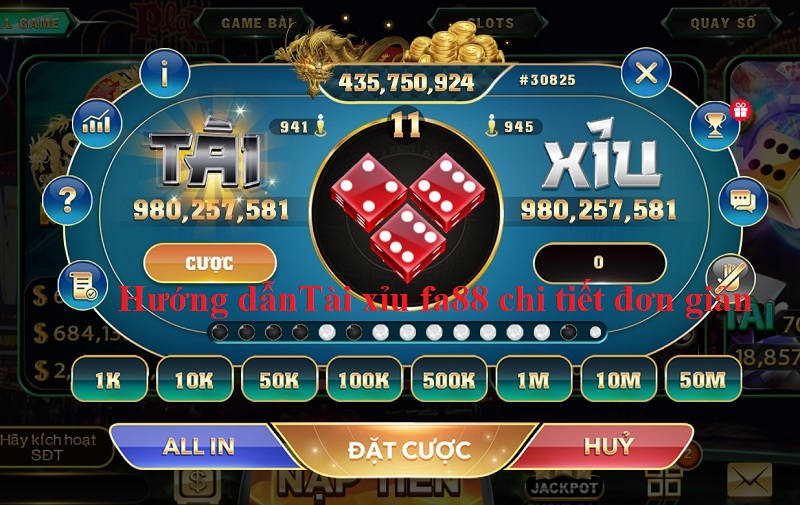The image size is (800, 505).
Task: Select the 1M chip
Action: (x=534, y=380)
